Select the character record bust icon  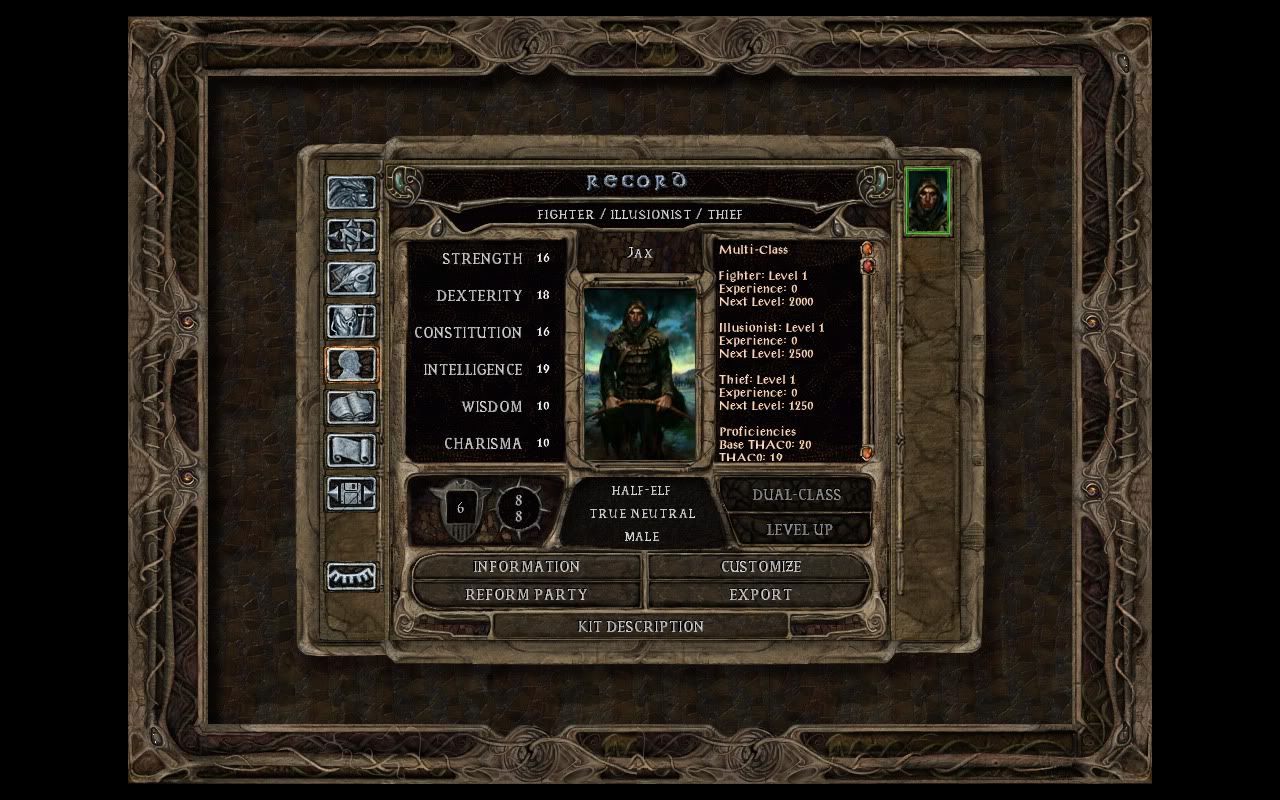tap(351, 364)
